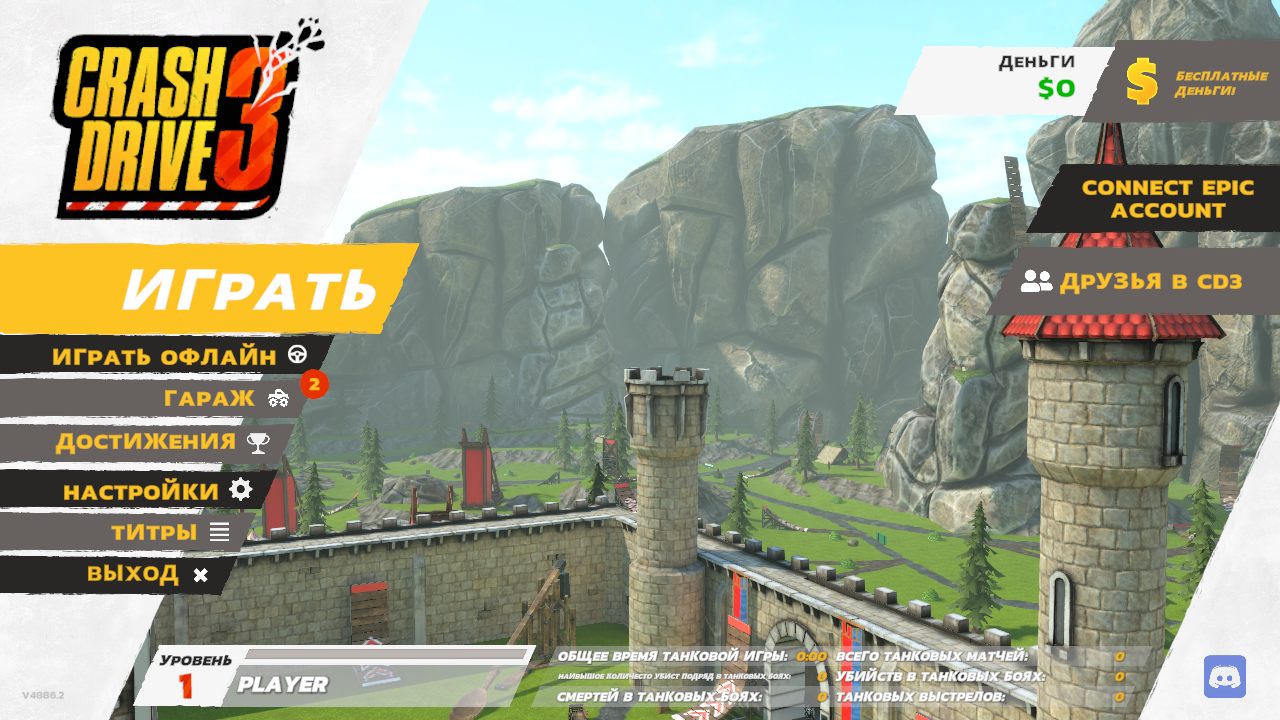Open the ГАРАЖ garage menu
This screenshot has width=1280, height=720.
pos(210,398)
